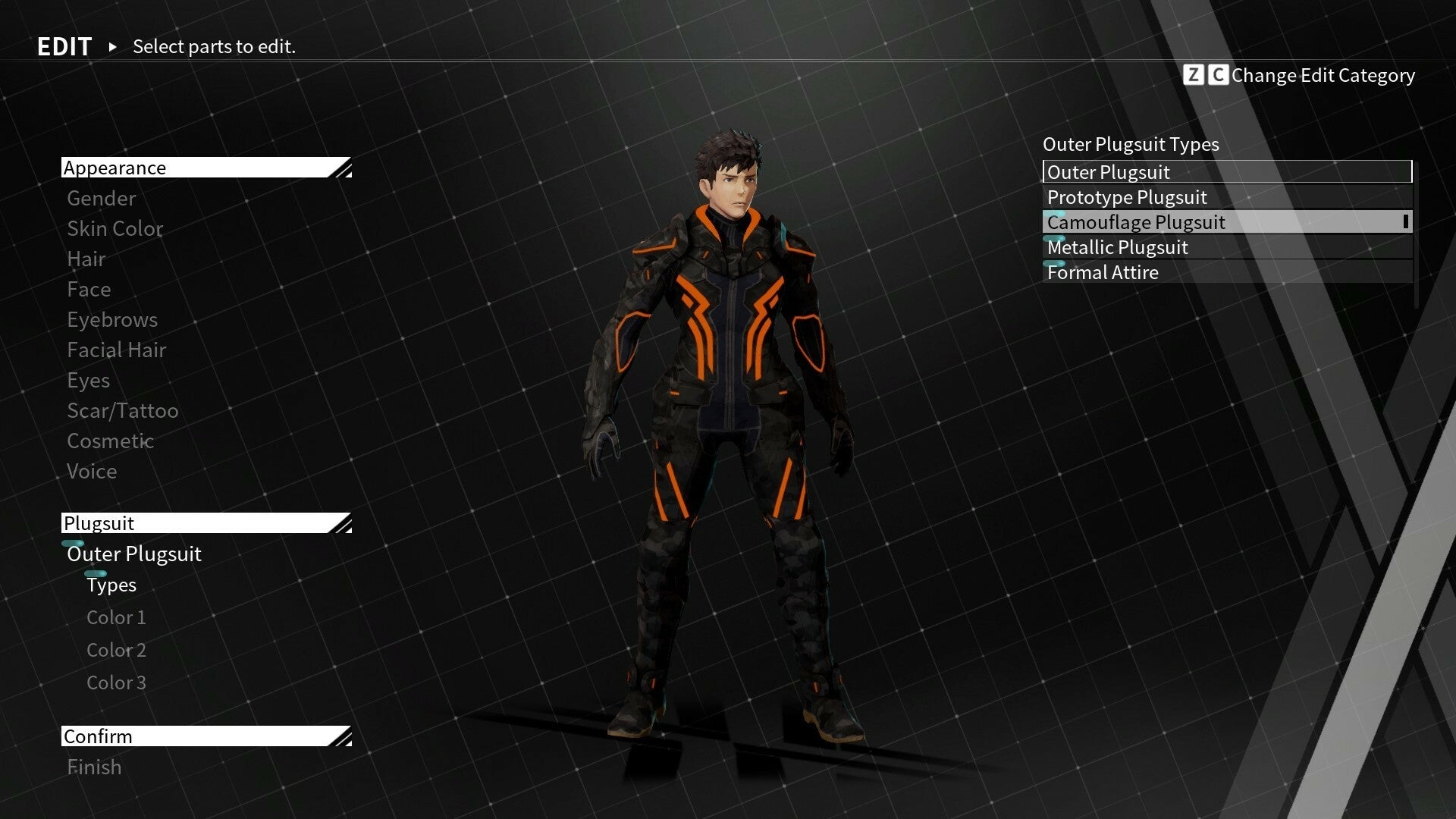This screenshot has width=1456, height=819.
Task: Select Color 1 for the plugsuit
Action: pyautogui.click(x=115, y=617)
